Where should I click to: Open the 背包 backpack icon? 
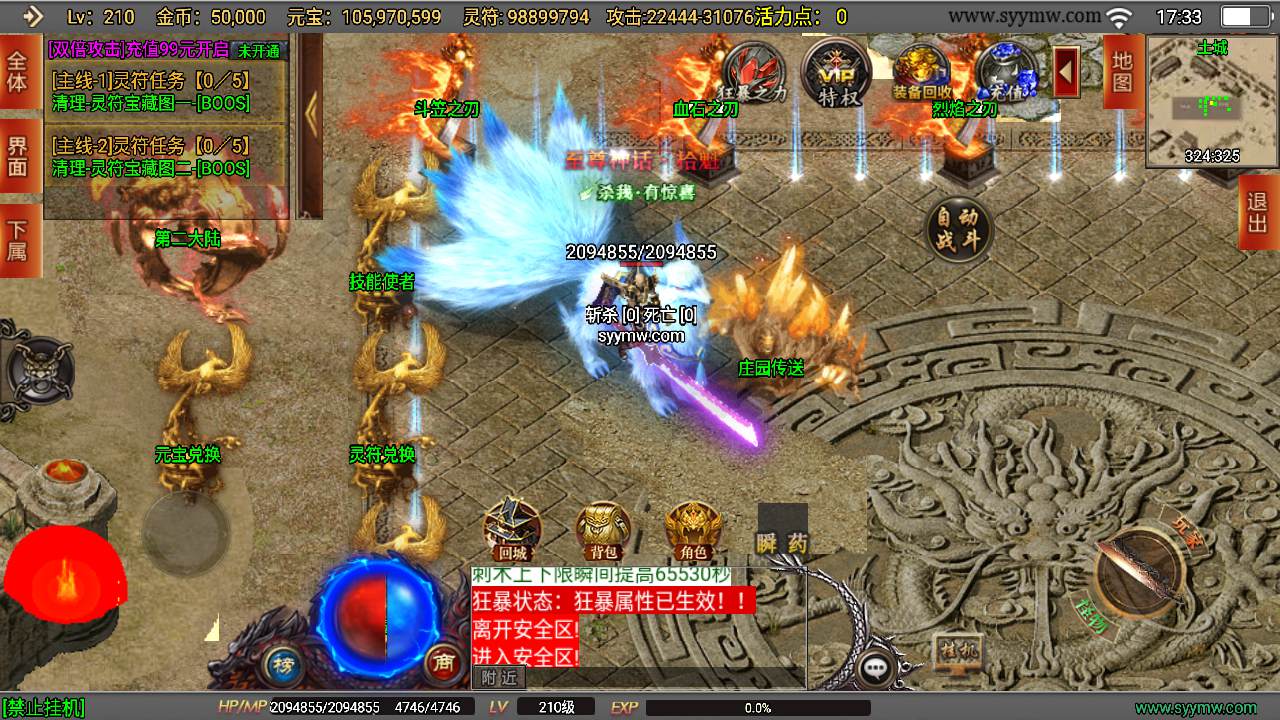tap(603, 530)
